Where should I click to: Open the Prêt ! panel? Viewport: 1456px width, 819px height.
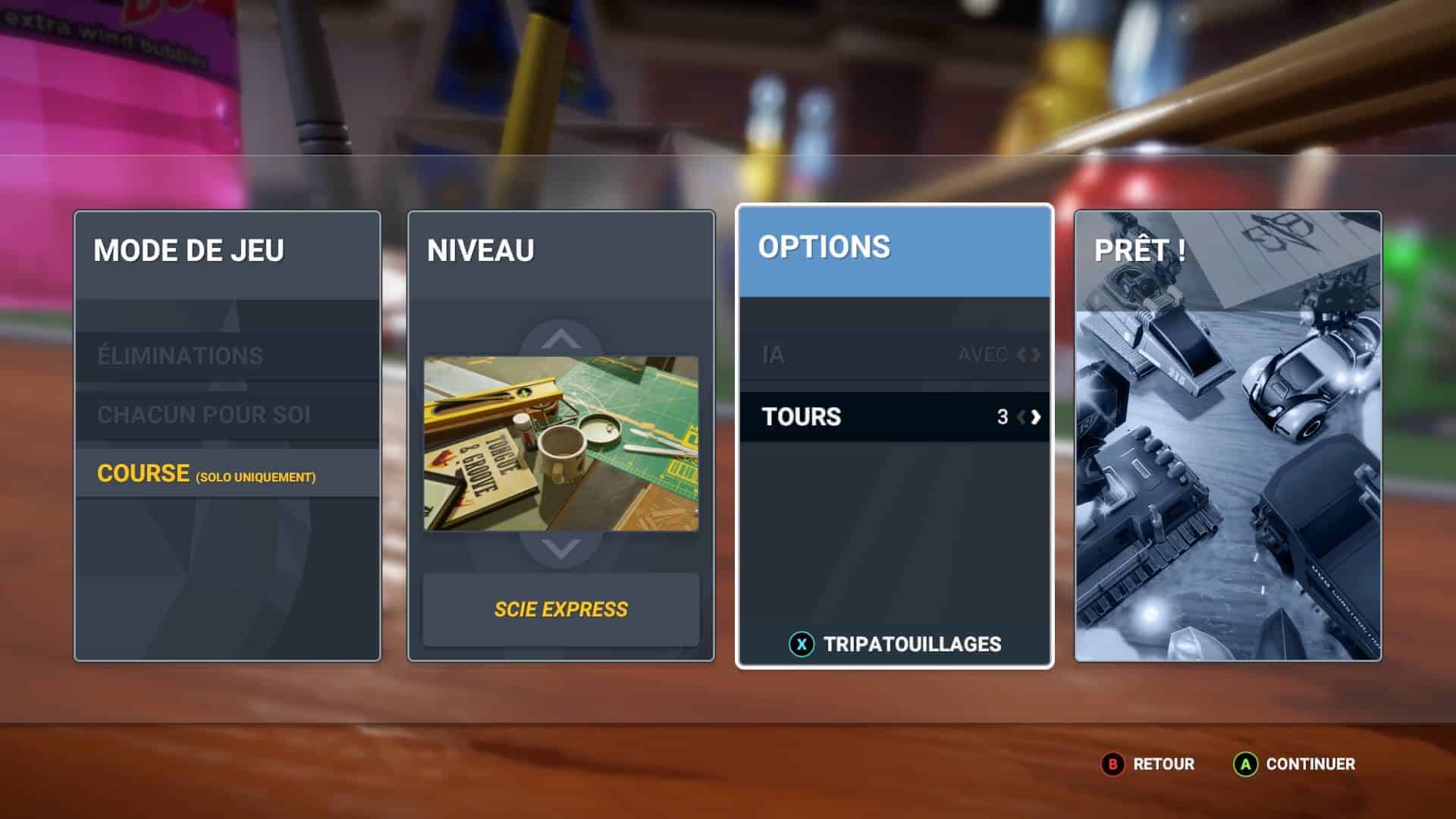[1228, 436]
